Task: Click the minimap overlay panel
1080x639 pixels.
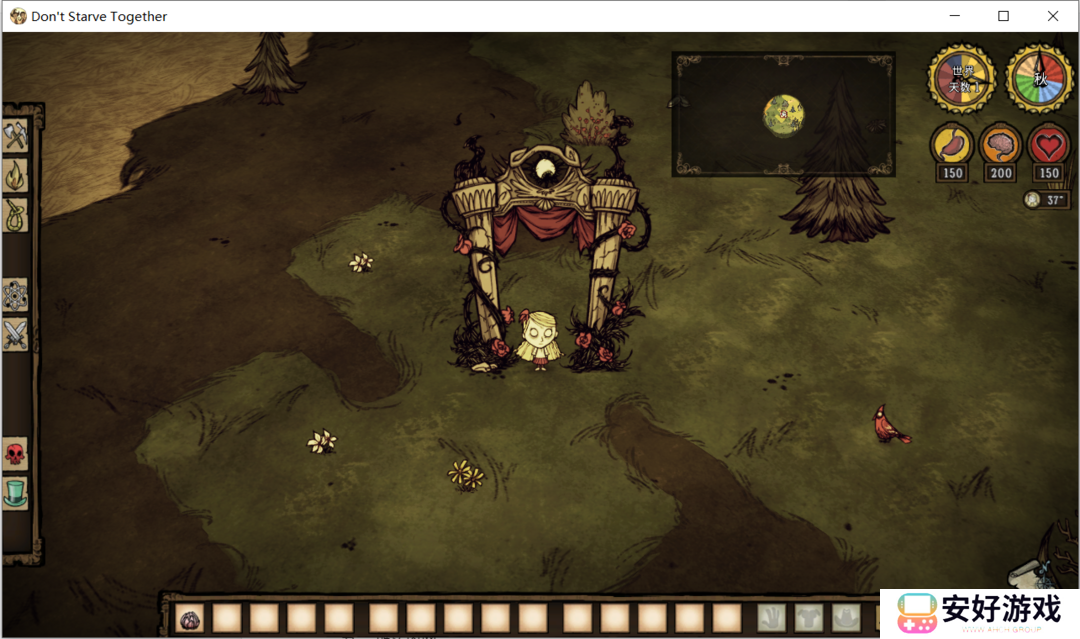Action: 783,114
